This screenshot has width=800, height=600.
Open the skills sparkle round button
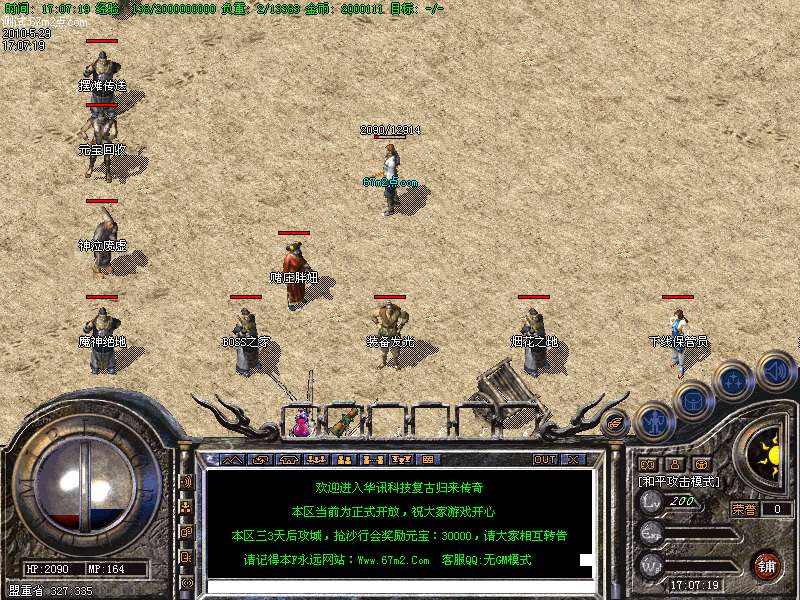click(x=734, y=380)
